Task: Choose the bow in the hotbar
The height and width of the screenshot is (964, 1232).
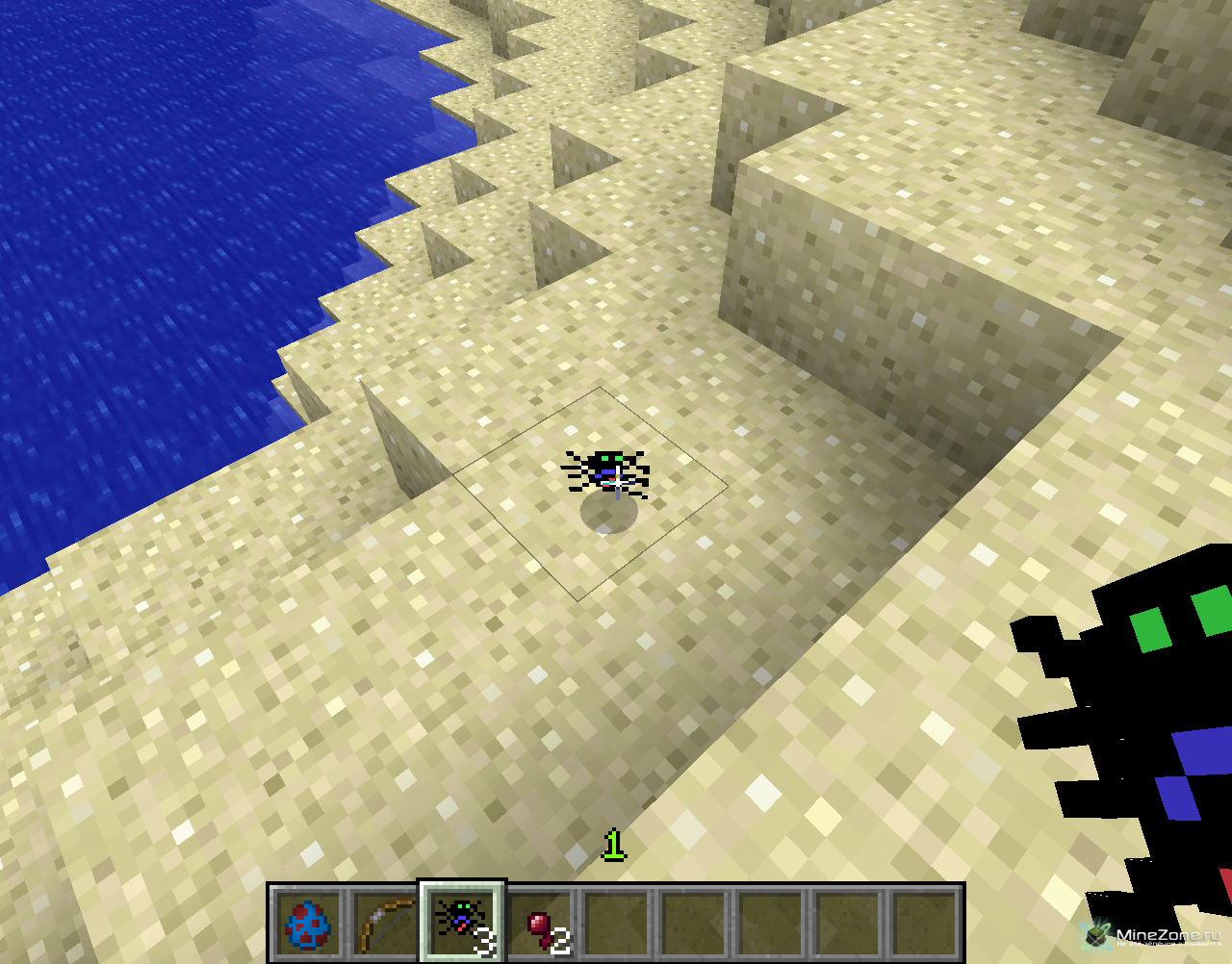Action: point(385,924)
